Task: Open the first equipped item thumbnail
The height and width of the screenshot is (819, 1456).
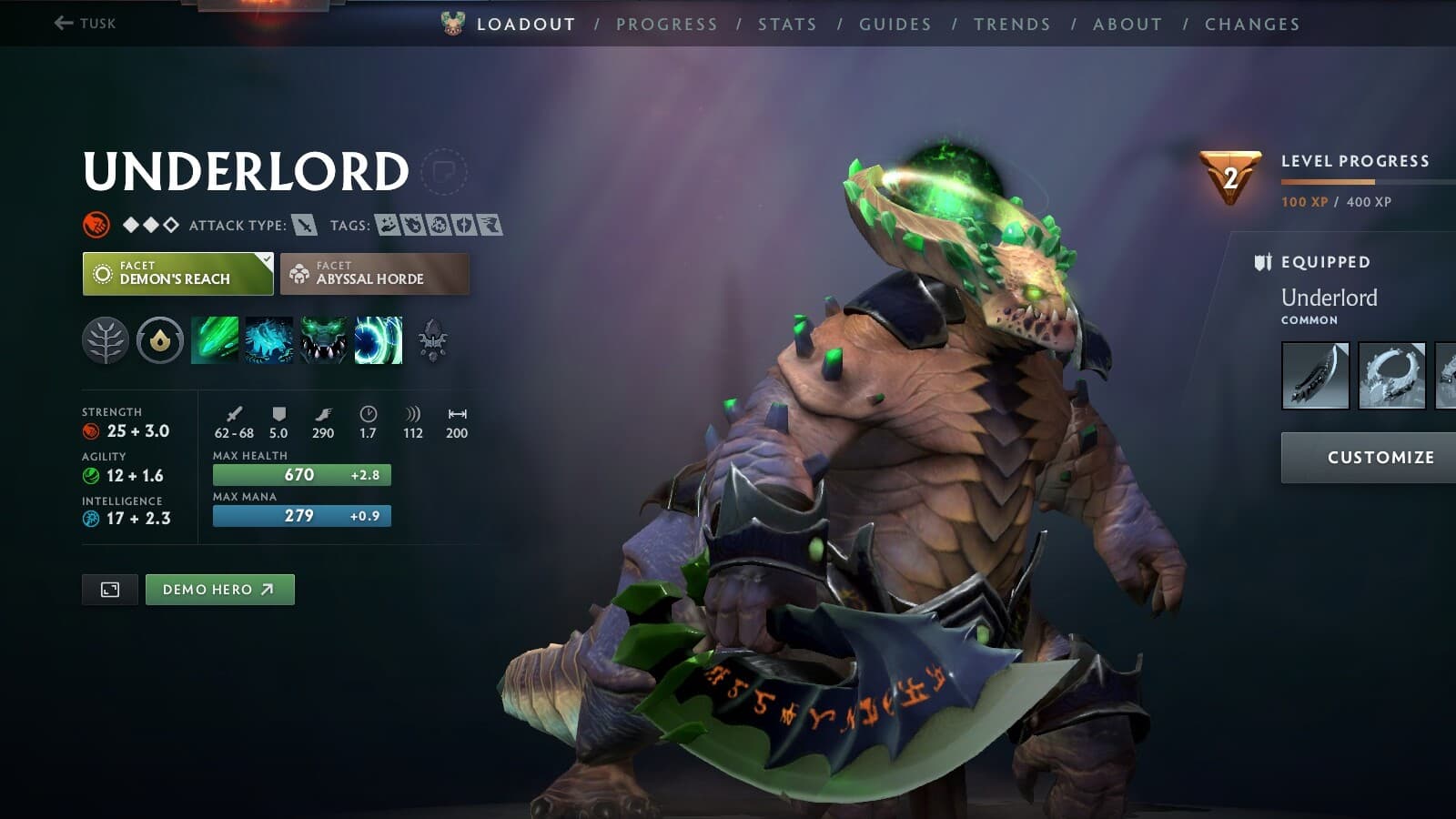Action: [1314, 376]
